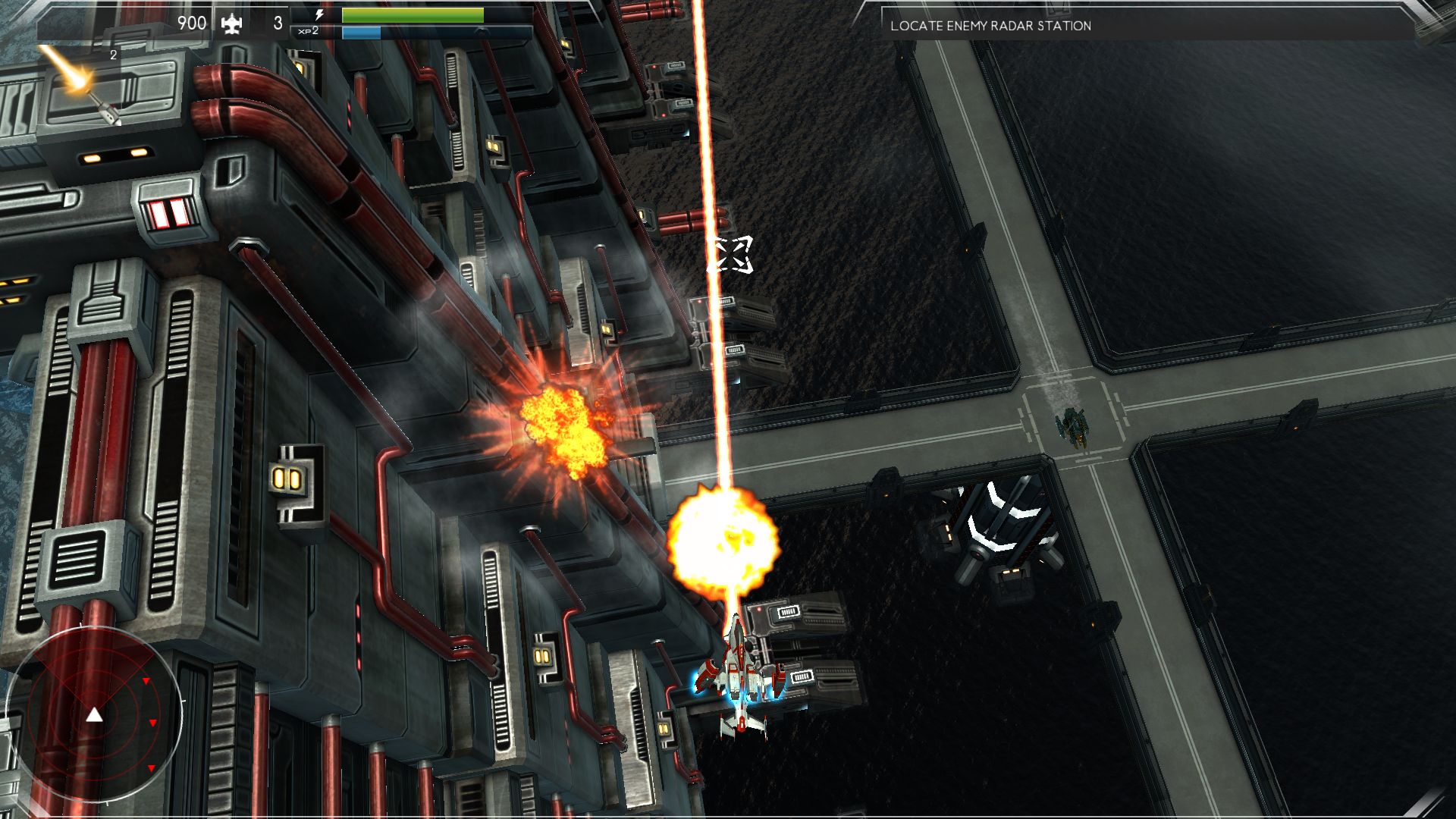Click the white ship lives icon
Screen dimensions: 1456x819
tap(234, 22)
